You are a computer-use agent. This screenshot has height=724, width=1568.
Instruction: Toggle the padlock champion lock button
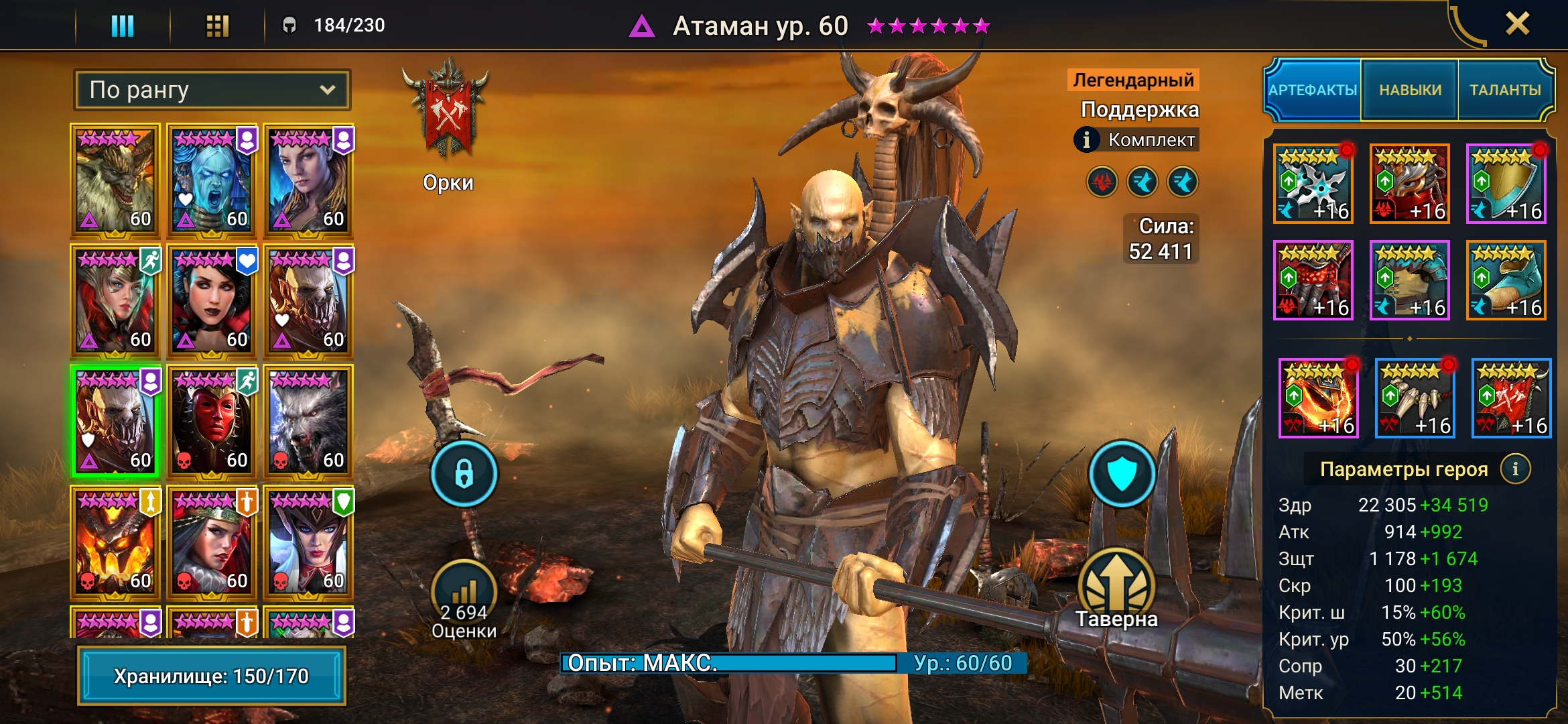[x=464, y=474]
